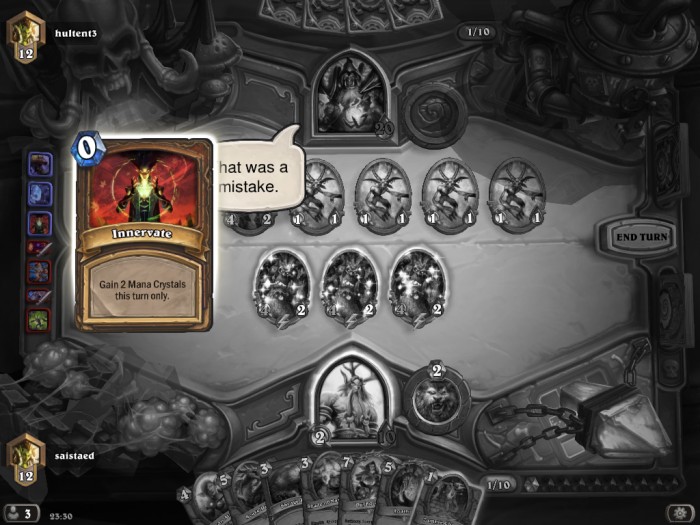Click the End Turn button
The width and height of the screenshot is (700, 525).
[639, 237]
